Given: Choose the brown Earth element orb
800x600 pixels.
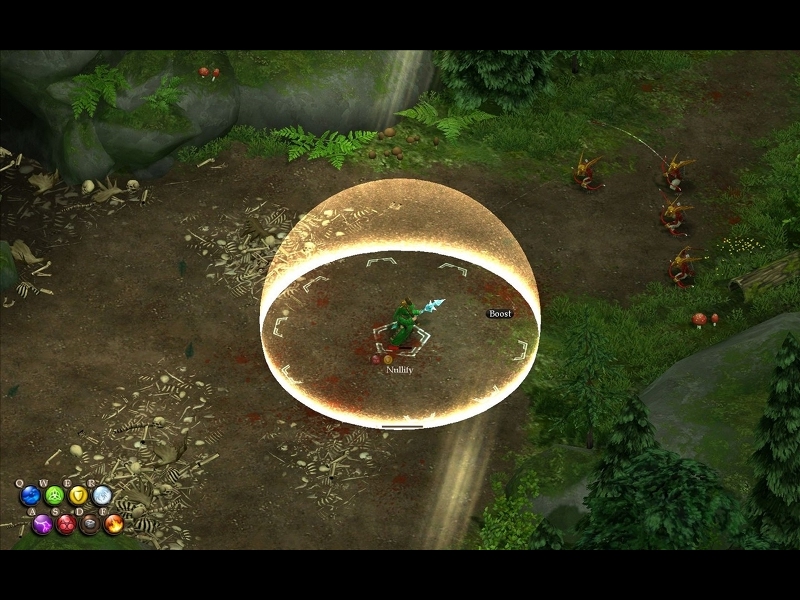Looking at the screenshot, I should pos(90,524).
